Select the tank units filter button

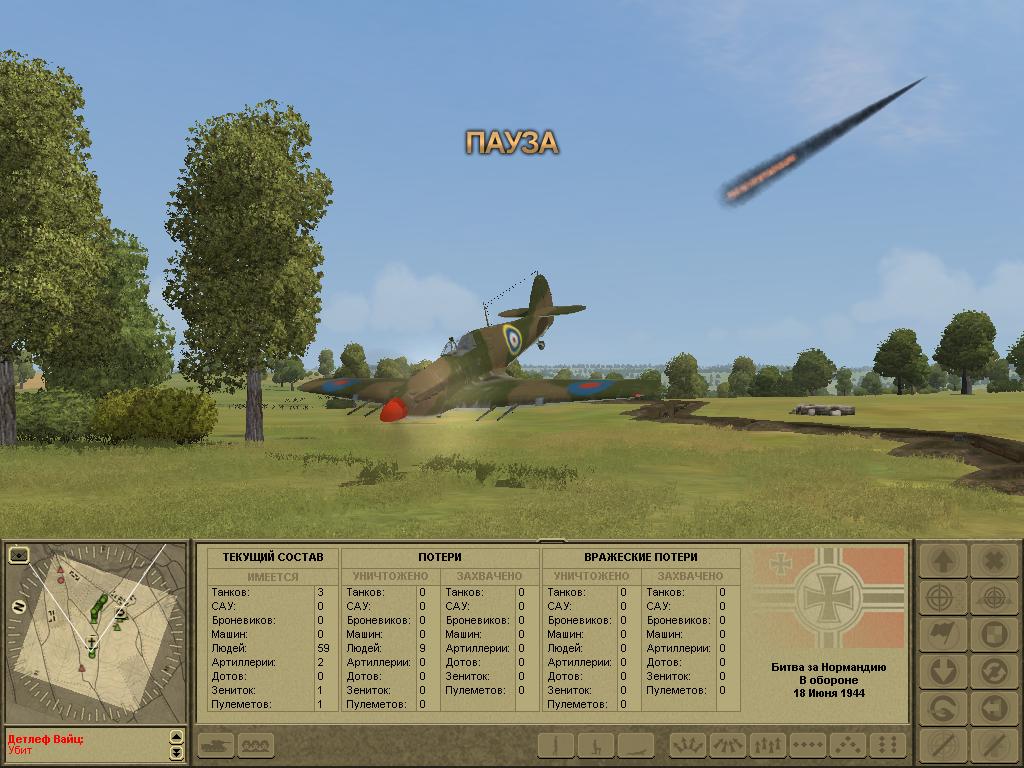(216, 745)
